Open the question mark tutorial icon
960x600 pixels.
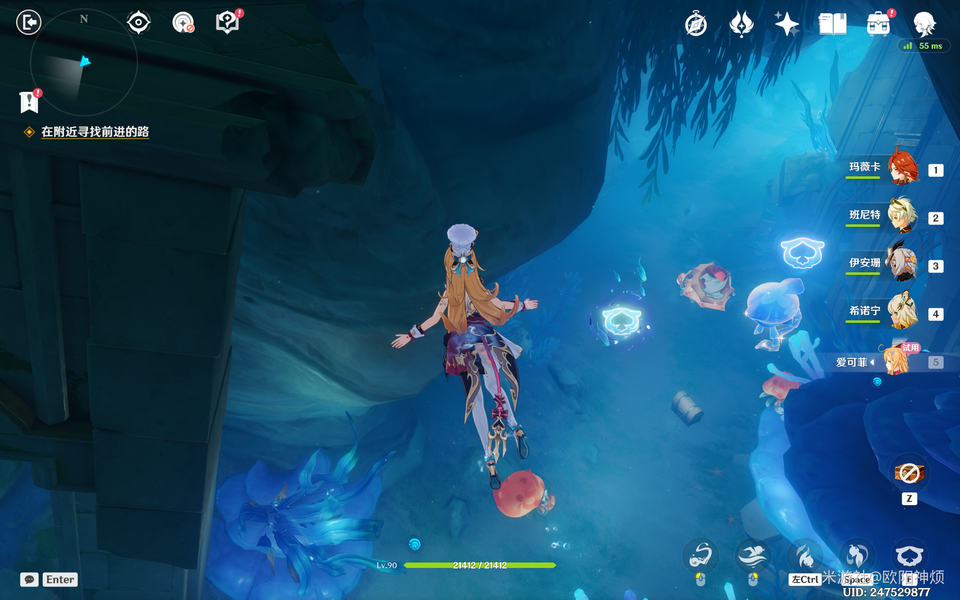point(227,22)
